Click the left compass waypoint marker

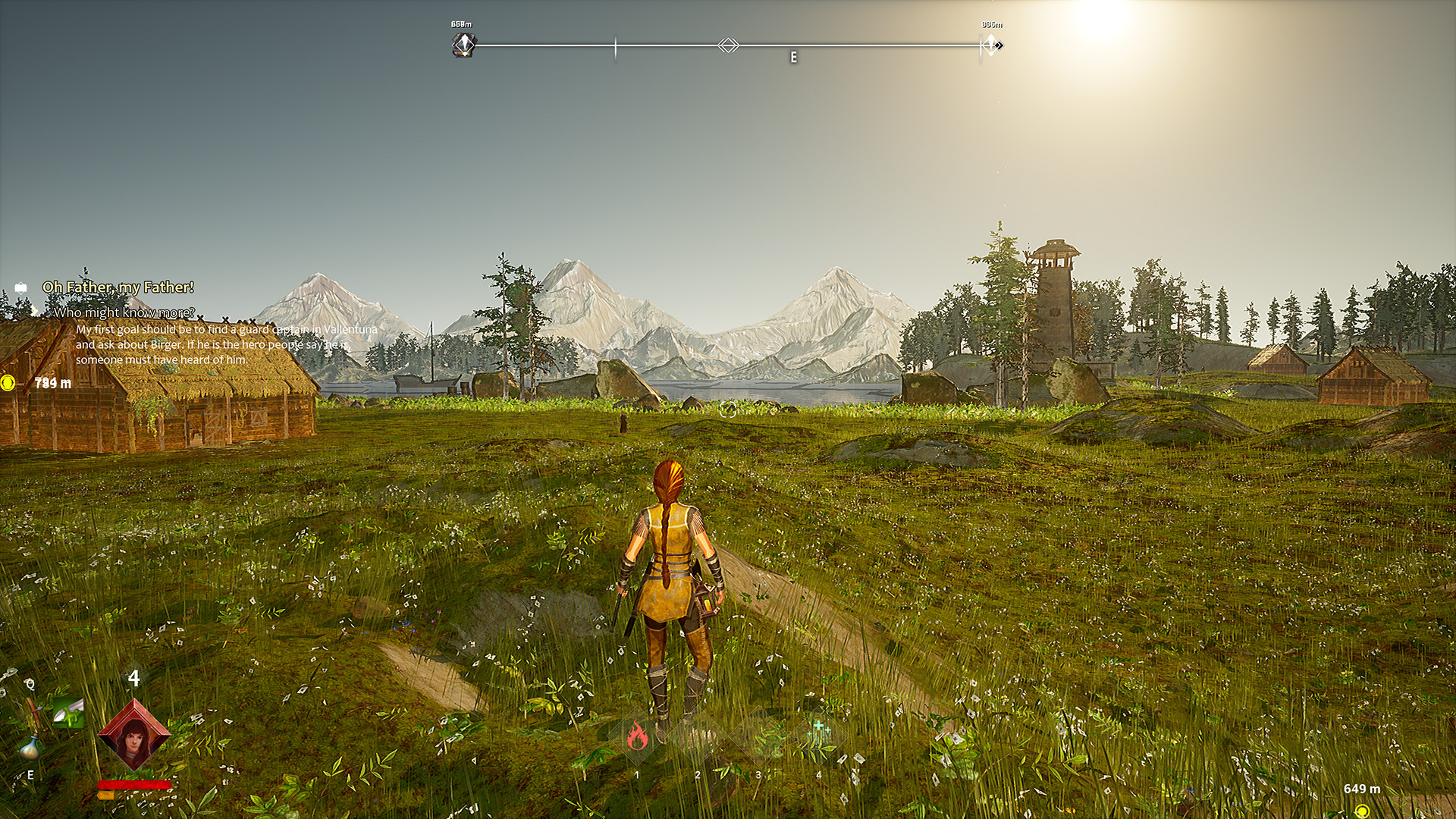coord(464,45)
